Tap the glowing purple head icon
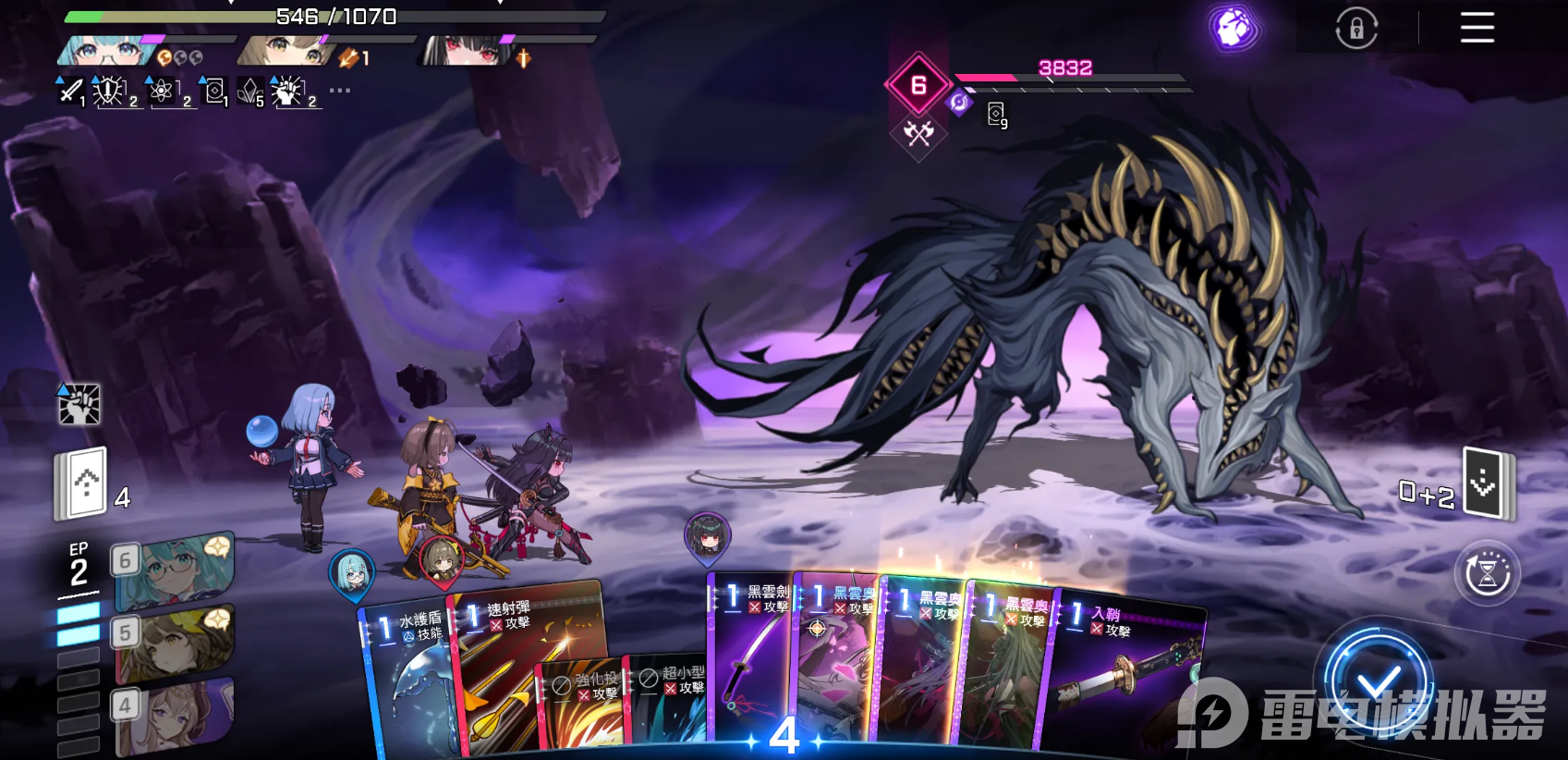The image size is (1568, 760). coord(1234,29)
